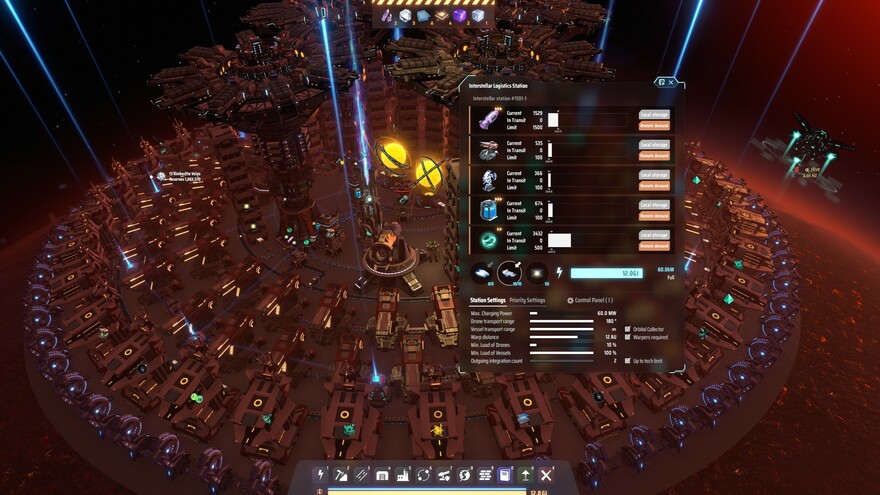Screen dimensions: 880x495
Task: Select the lightning bolt power build category
Action: coord(322,474)
